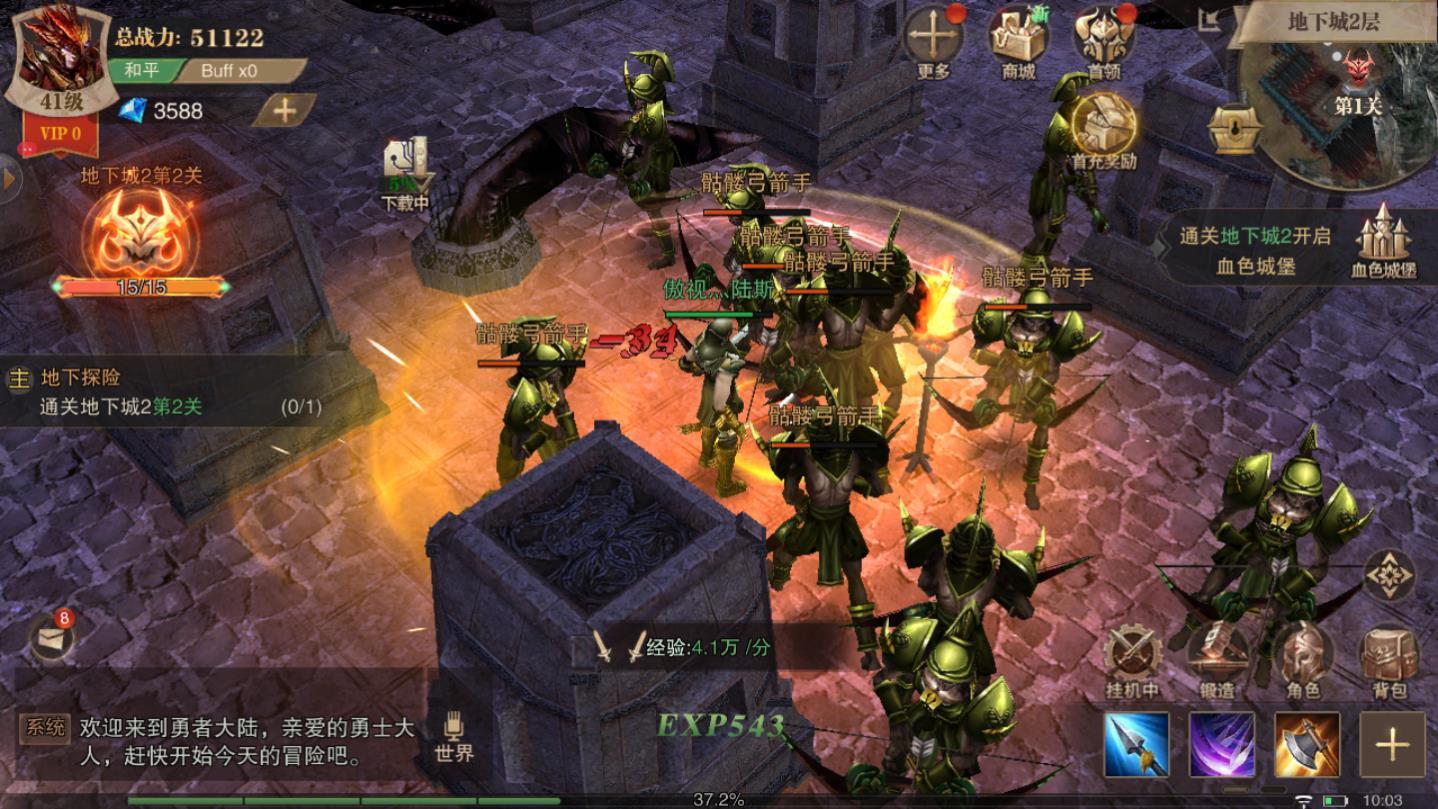Open the 首领 boss menu
Screen dimensions: 1438x809
pyautogui.click(x=1103, y=40)
